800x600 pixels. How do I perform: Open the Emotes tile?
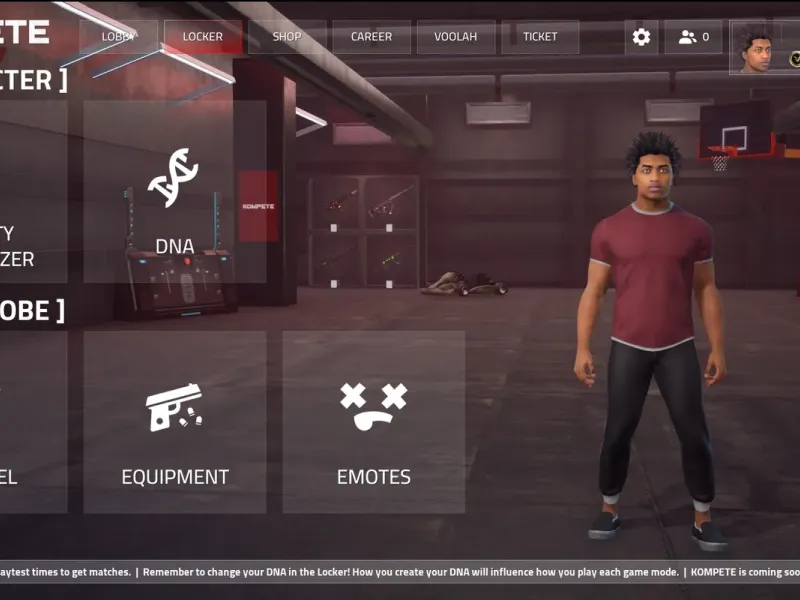click(373, 421)
